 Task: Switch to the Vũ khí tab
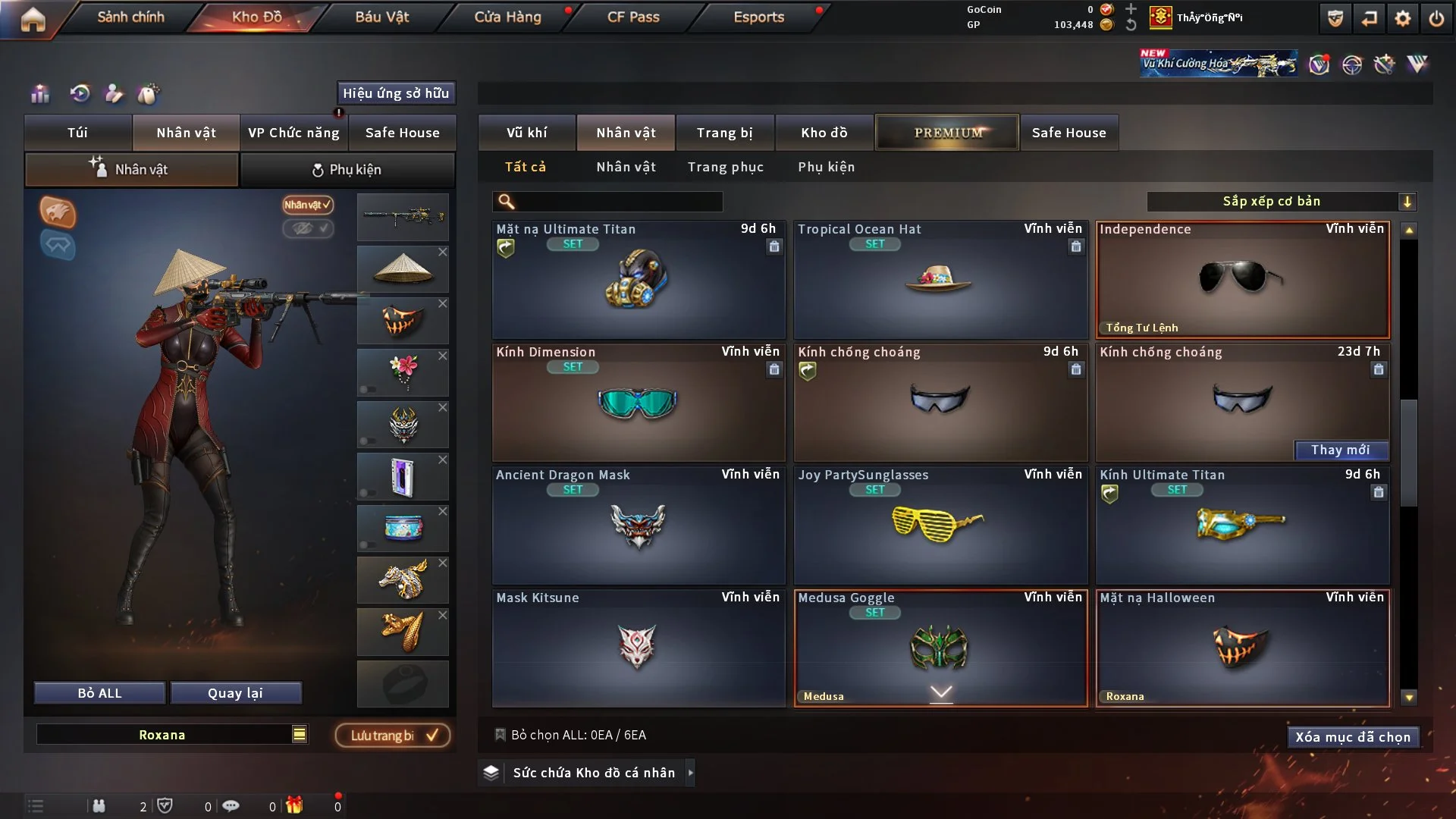click(526, 133)
